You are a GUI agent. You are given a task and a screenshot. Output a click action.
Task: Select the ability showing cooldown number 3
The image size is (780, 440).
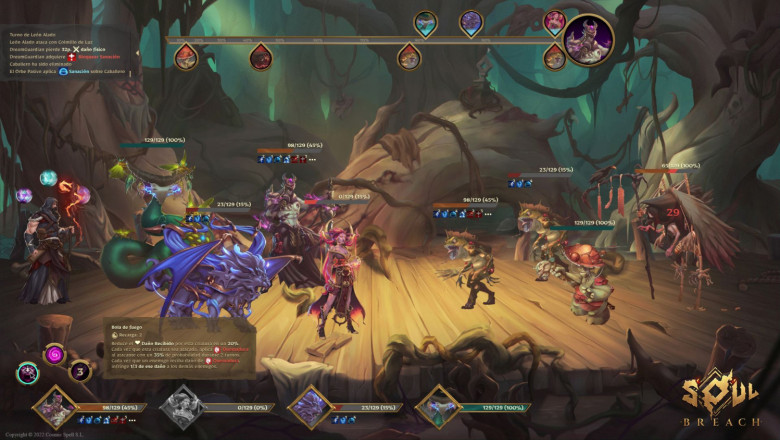(x=79, y=371)
